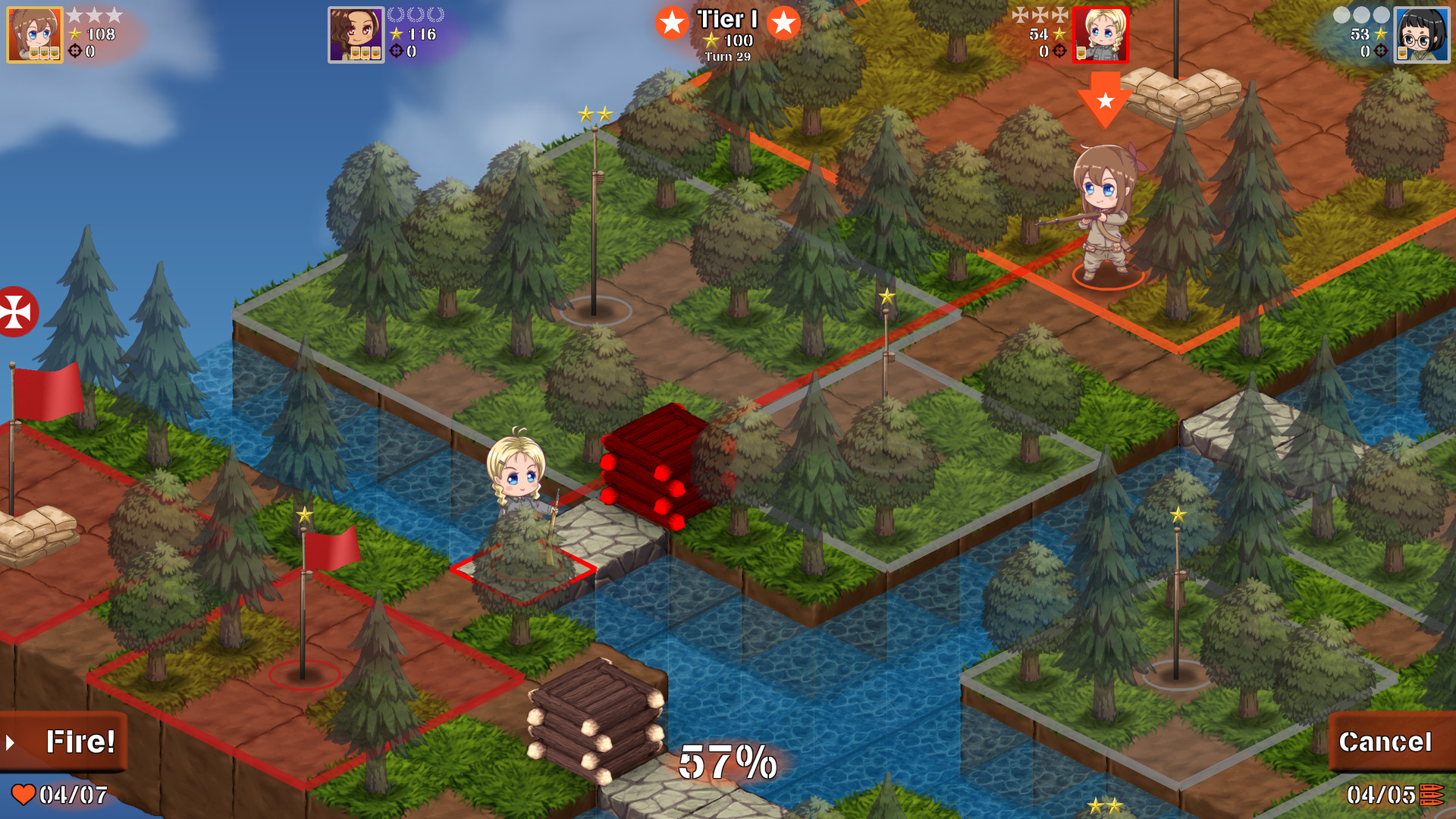Select the brown-haired player portrait with 108 stars
1456x819 pixels.
[34, 35]
